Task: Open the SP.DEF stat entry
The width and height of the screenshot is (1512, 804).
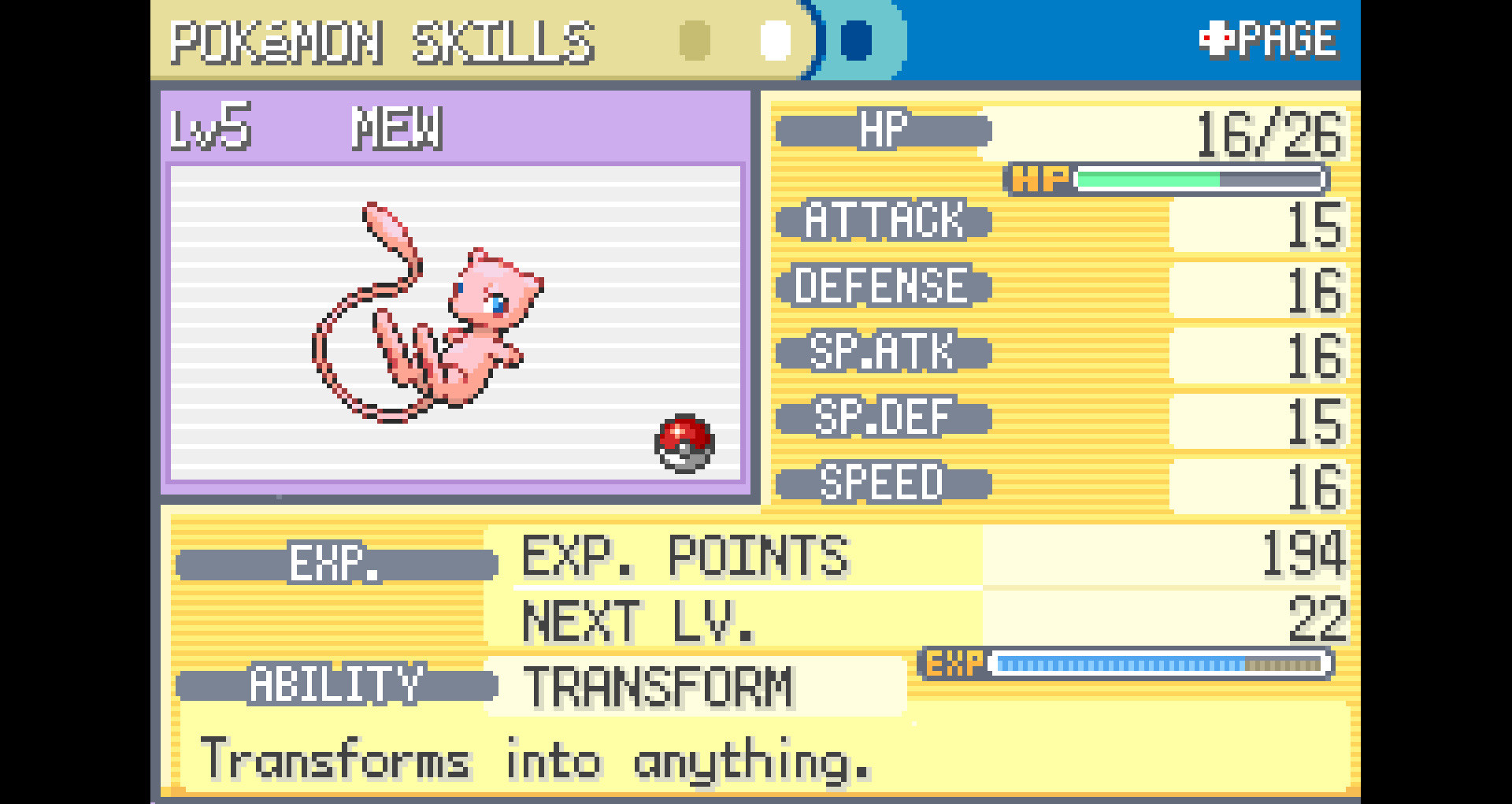Action: tap(882, 417)
